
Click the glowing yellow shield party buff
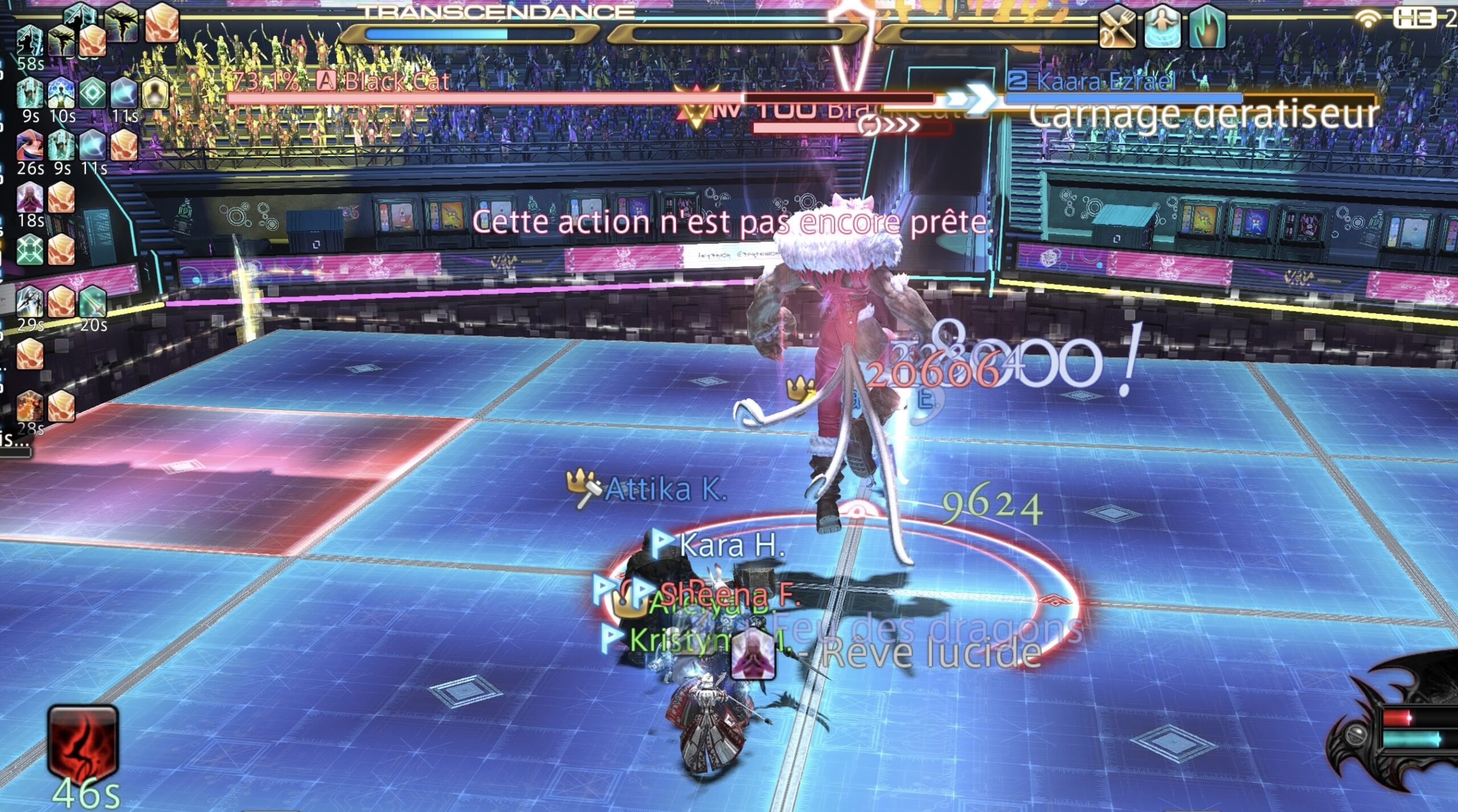pos(155,92)
